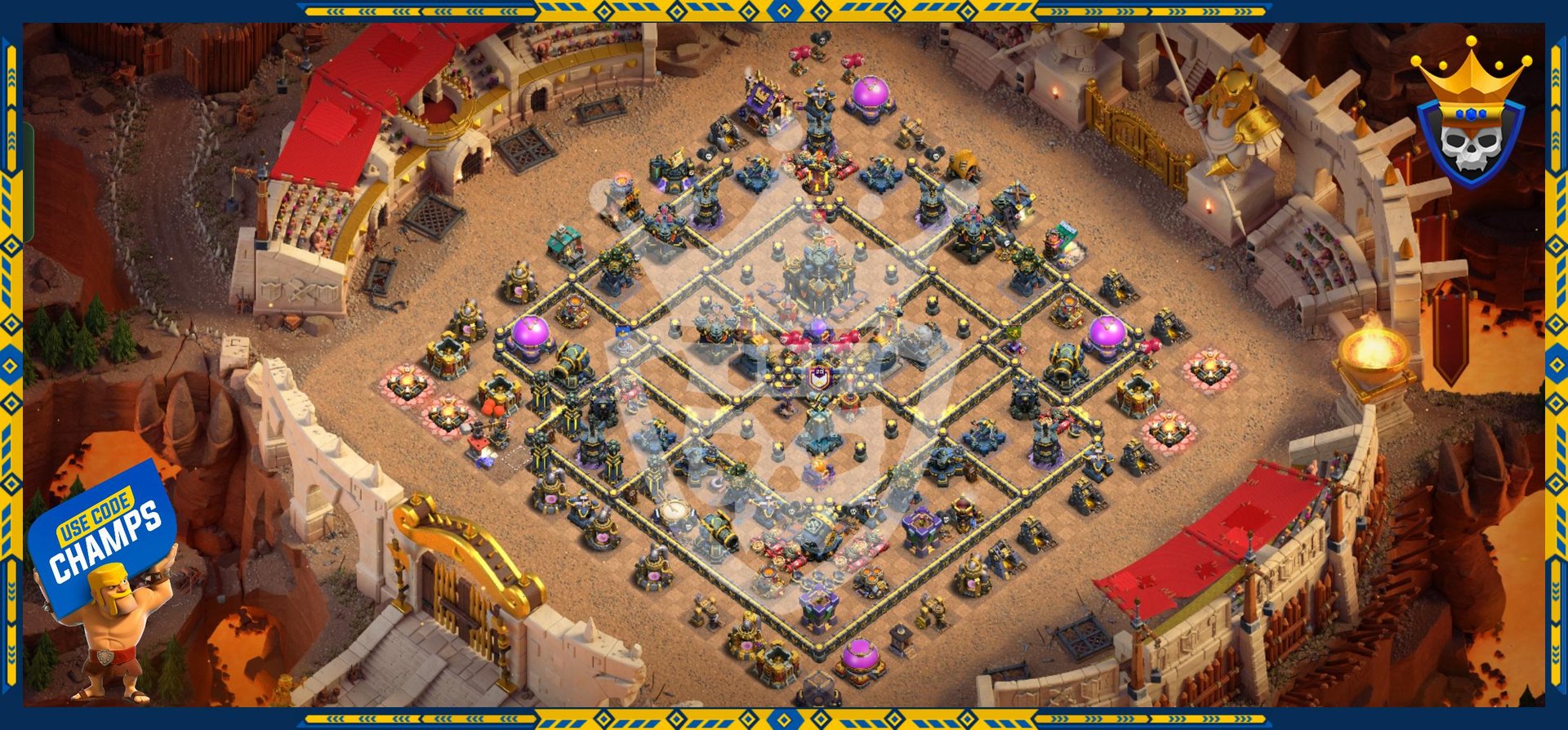Screen dimensions: 1568x730
Task: Expand the green side panel tab
Action: point(29,181)
